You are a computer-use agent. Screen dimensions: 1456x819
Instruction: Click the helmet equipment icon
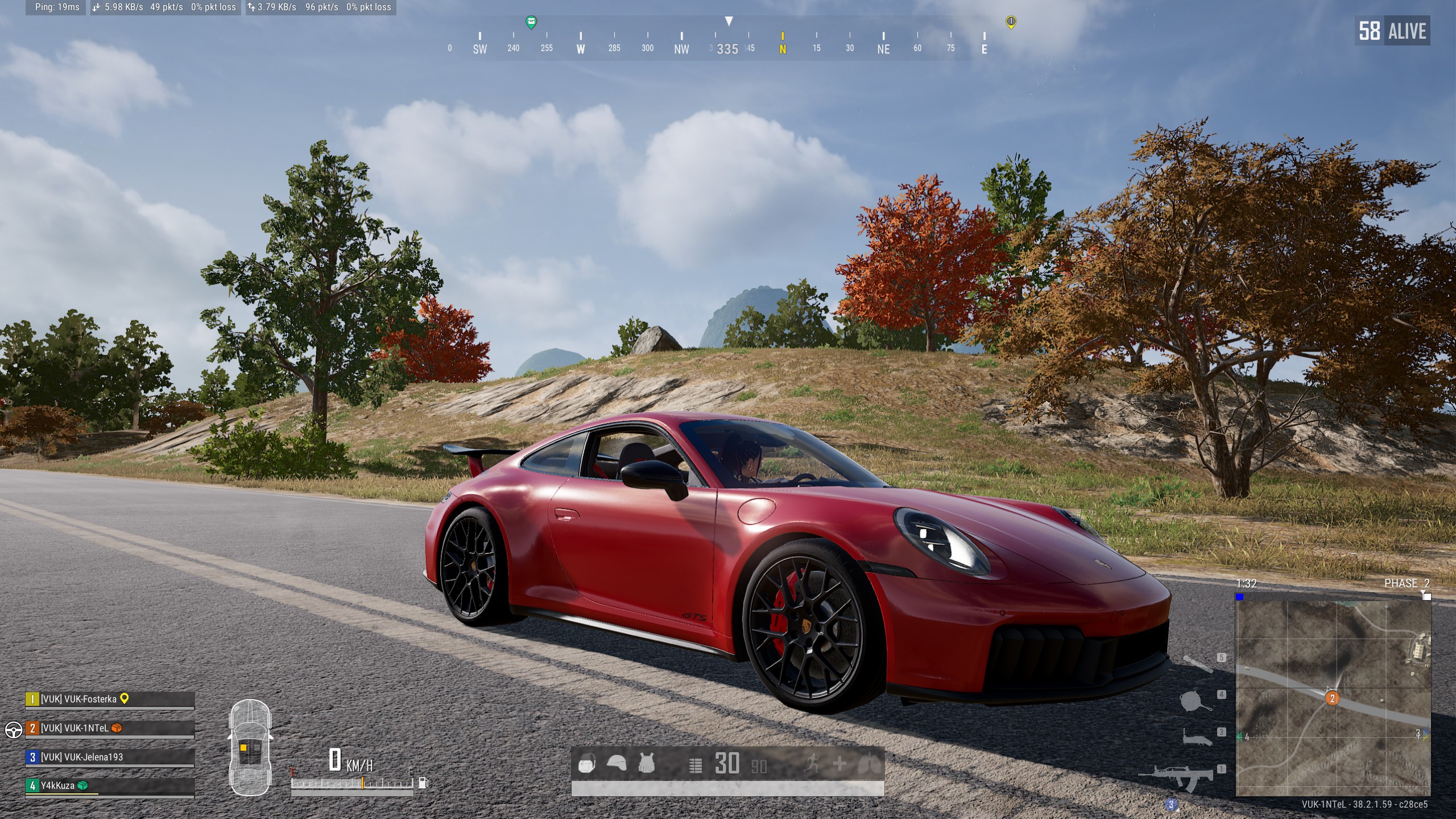[617, 763]
